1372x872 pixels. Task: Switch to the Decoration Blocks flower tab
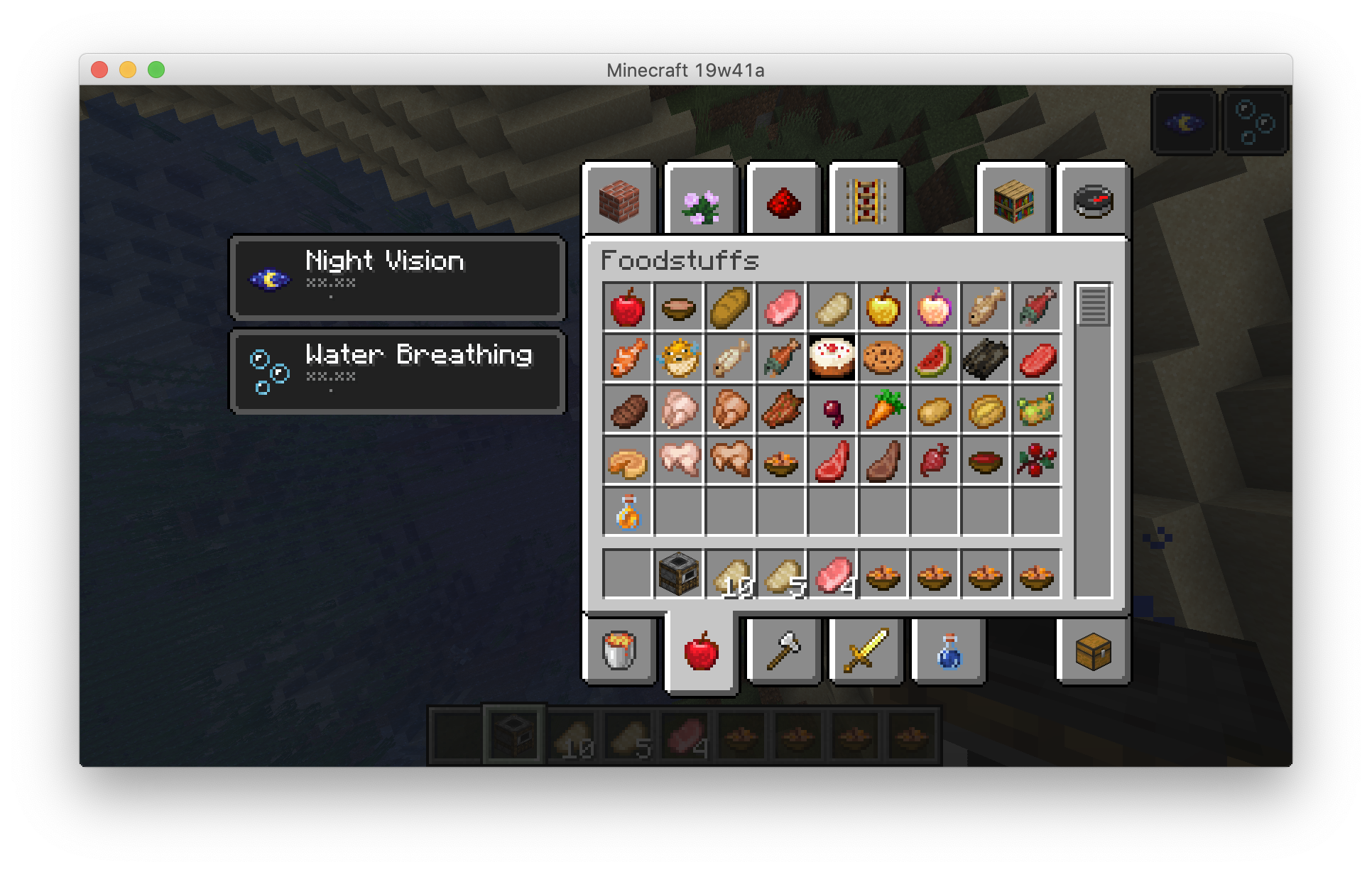click(x=701, y=201)
